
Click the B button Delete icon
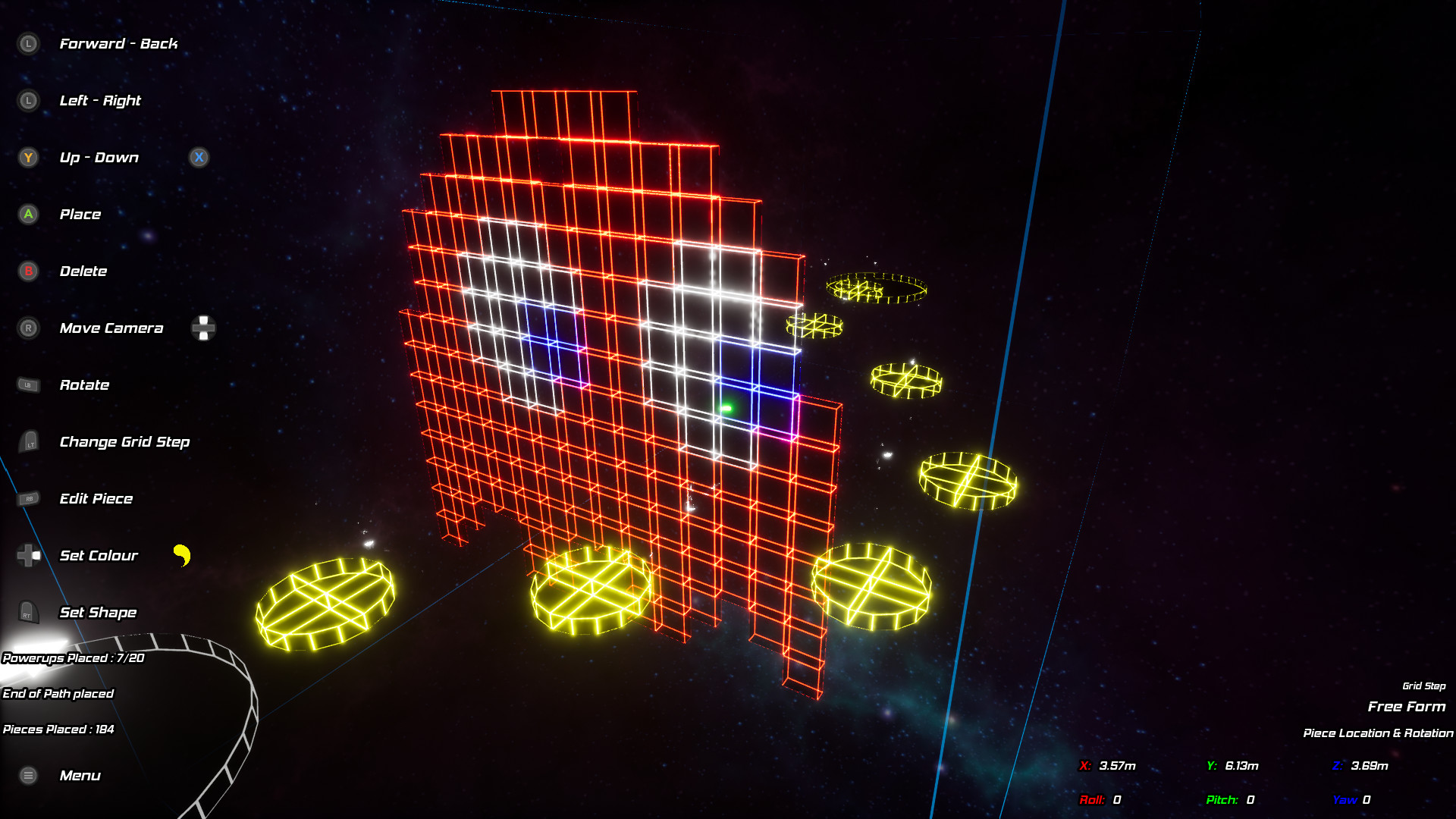coord(28,271)
